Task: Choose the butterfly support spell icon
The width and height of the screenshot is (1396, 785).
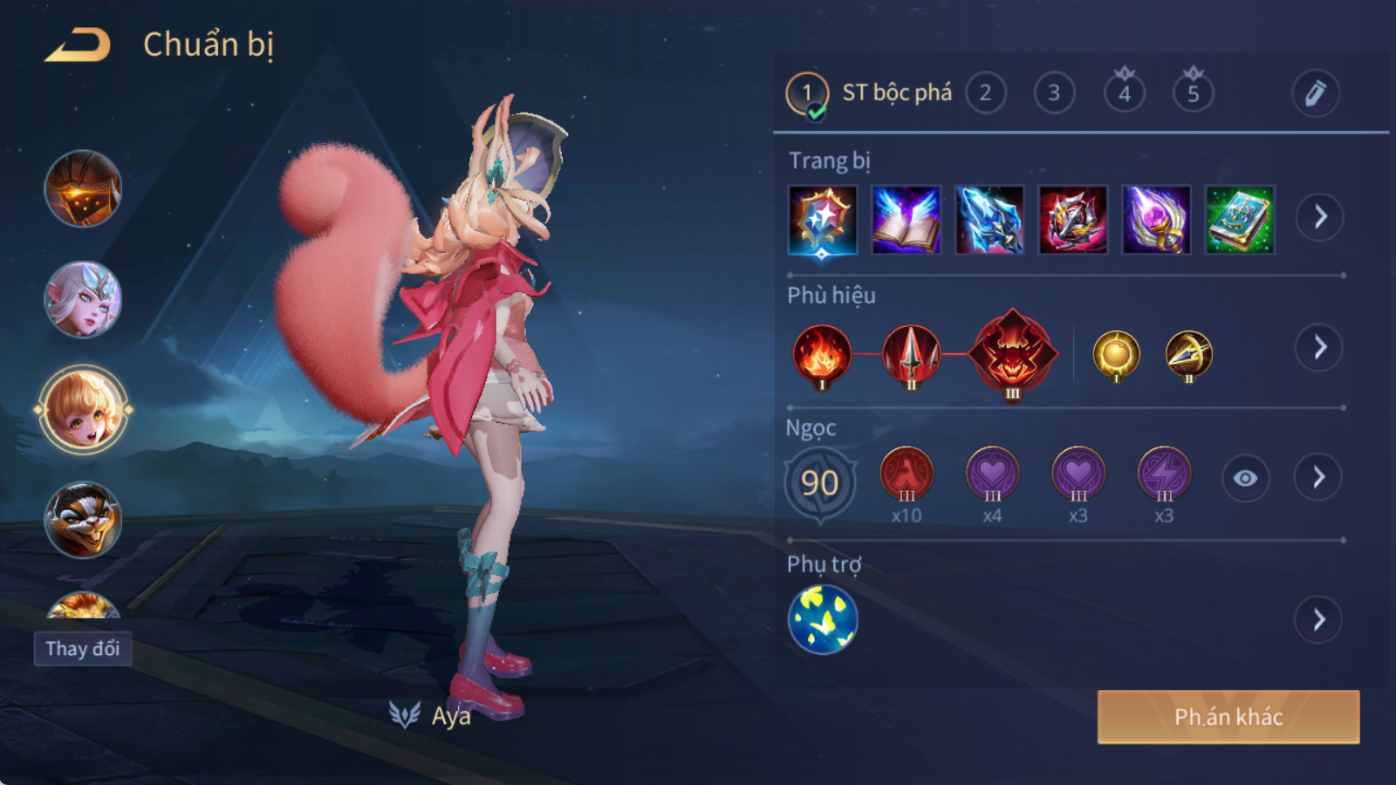Action: click(823, 620)
